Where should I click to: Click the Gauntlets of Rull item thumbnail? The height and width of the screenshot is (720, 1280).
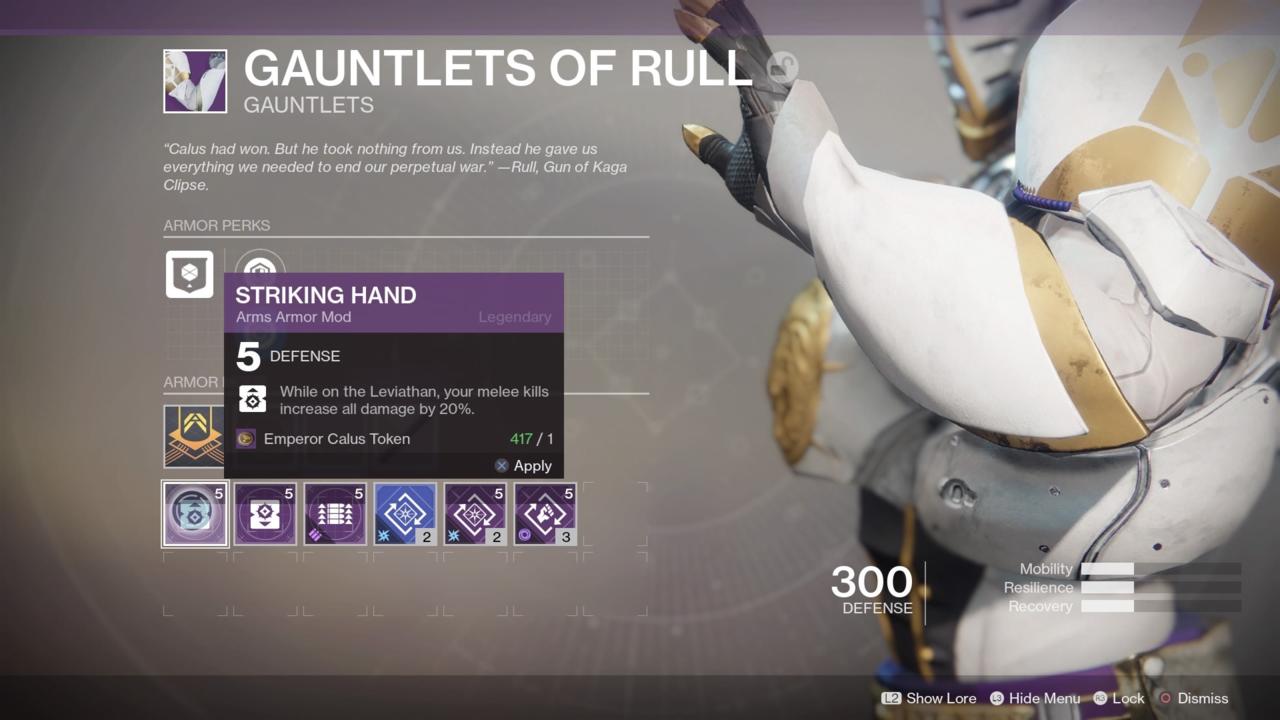[x=195, y=81]
